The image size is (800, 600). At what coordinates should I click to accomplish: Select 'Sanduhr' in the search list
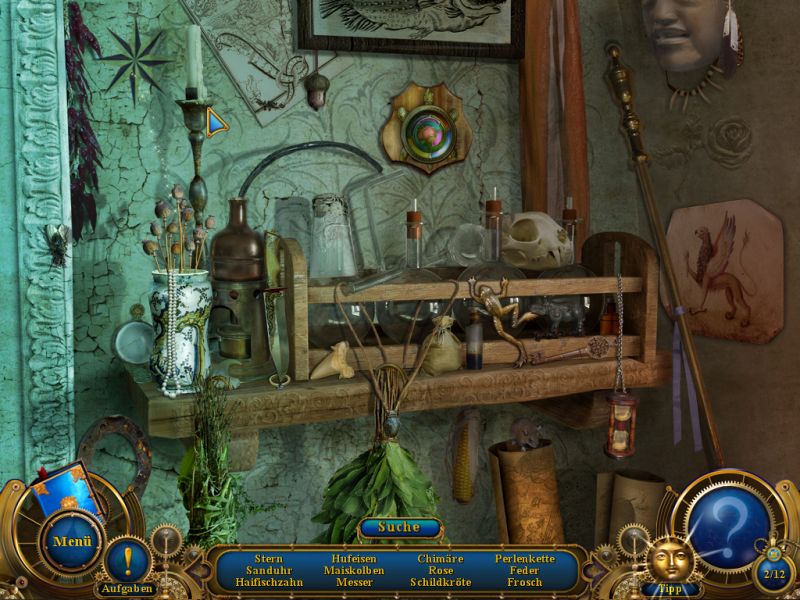[269, 570]
